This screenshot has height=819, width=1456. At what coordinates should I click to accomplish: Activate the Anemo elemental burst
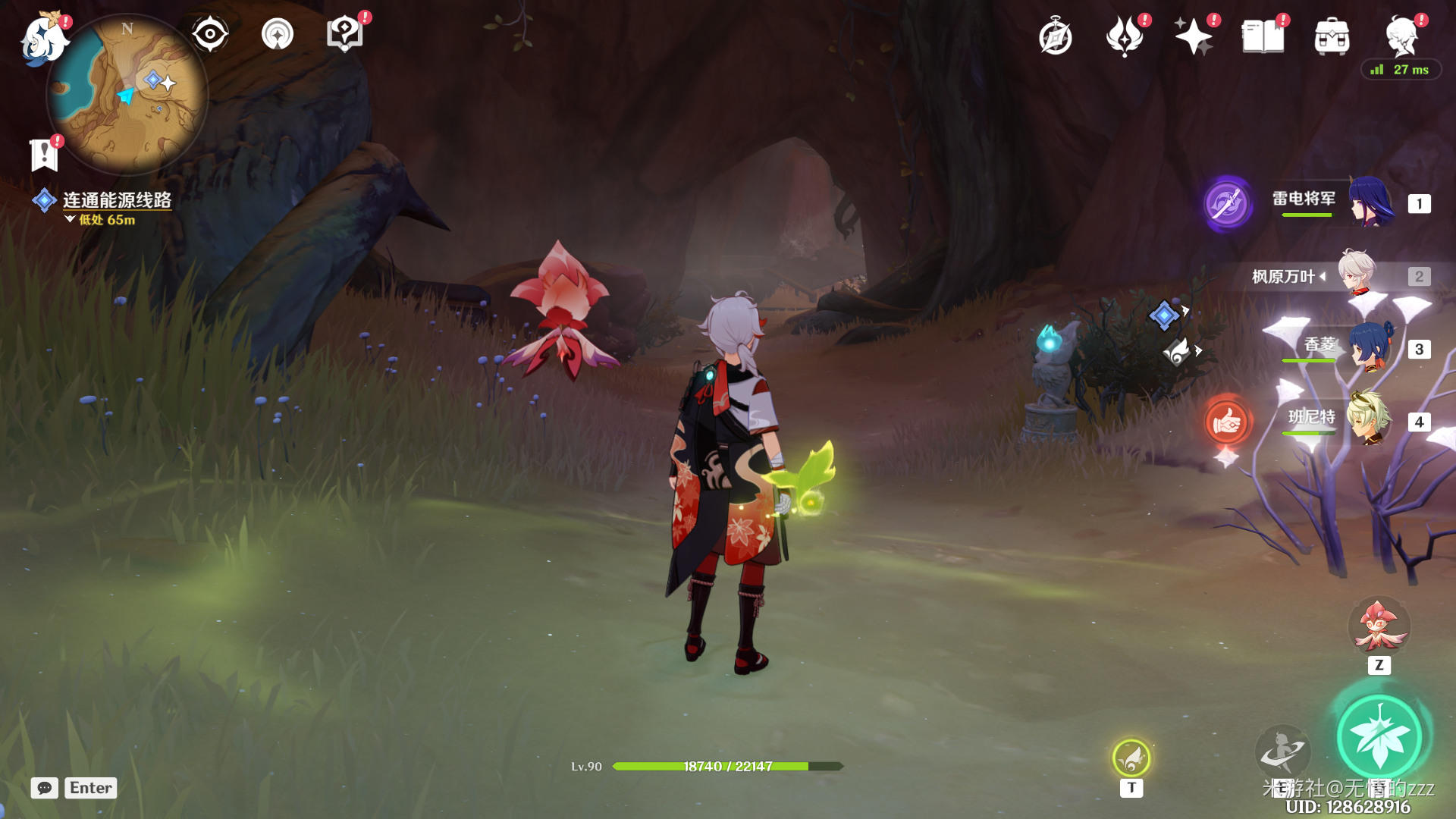tap(1379, 736)
